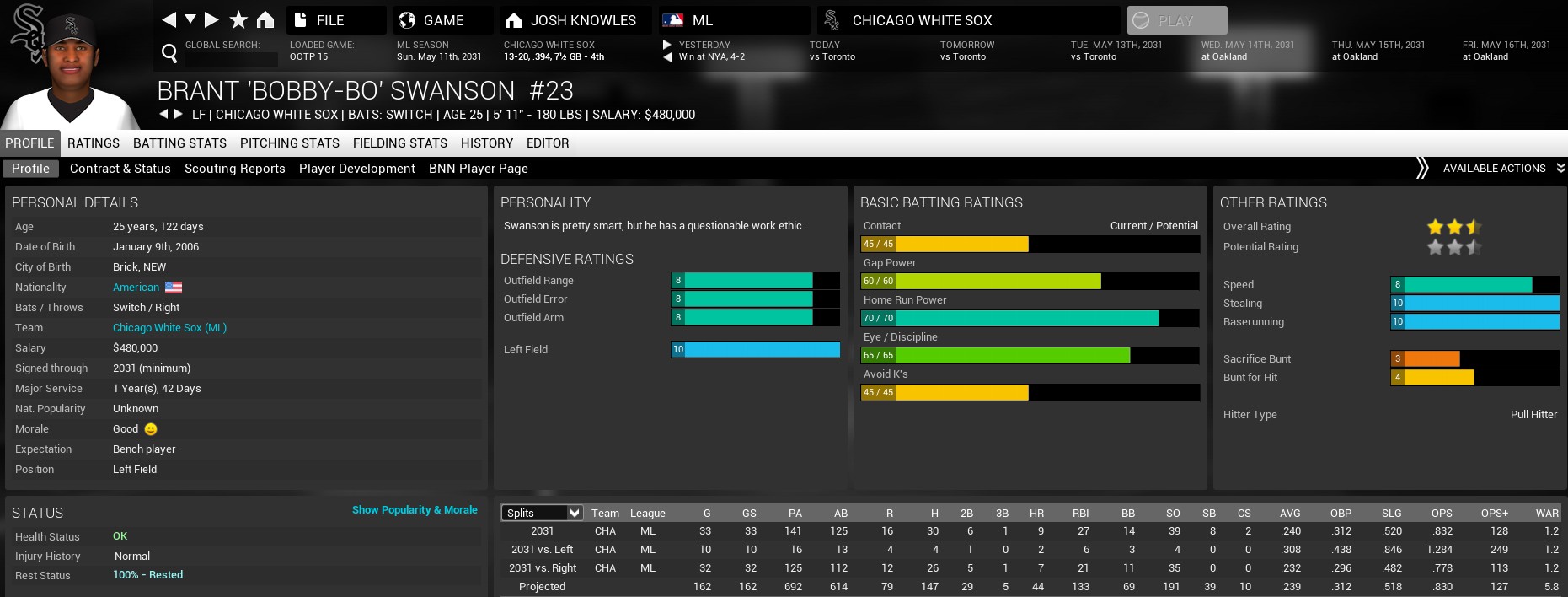Open the BNN Player Page
The width and height of the screenshot is (1568, 597).
(479, 169)
